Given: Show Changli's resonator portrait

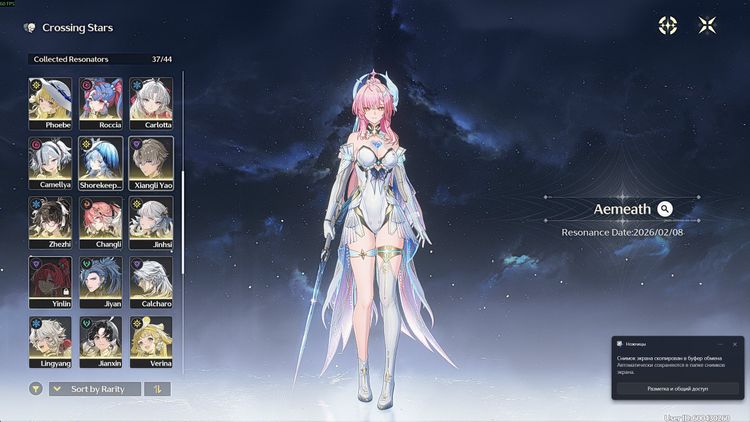Looking at the screenshot, I should [x=101, y=222].
